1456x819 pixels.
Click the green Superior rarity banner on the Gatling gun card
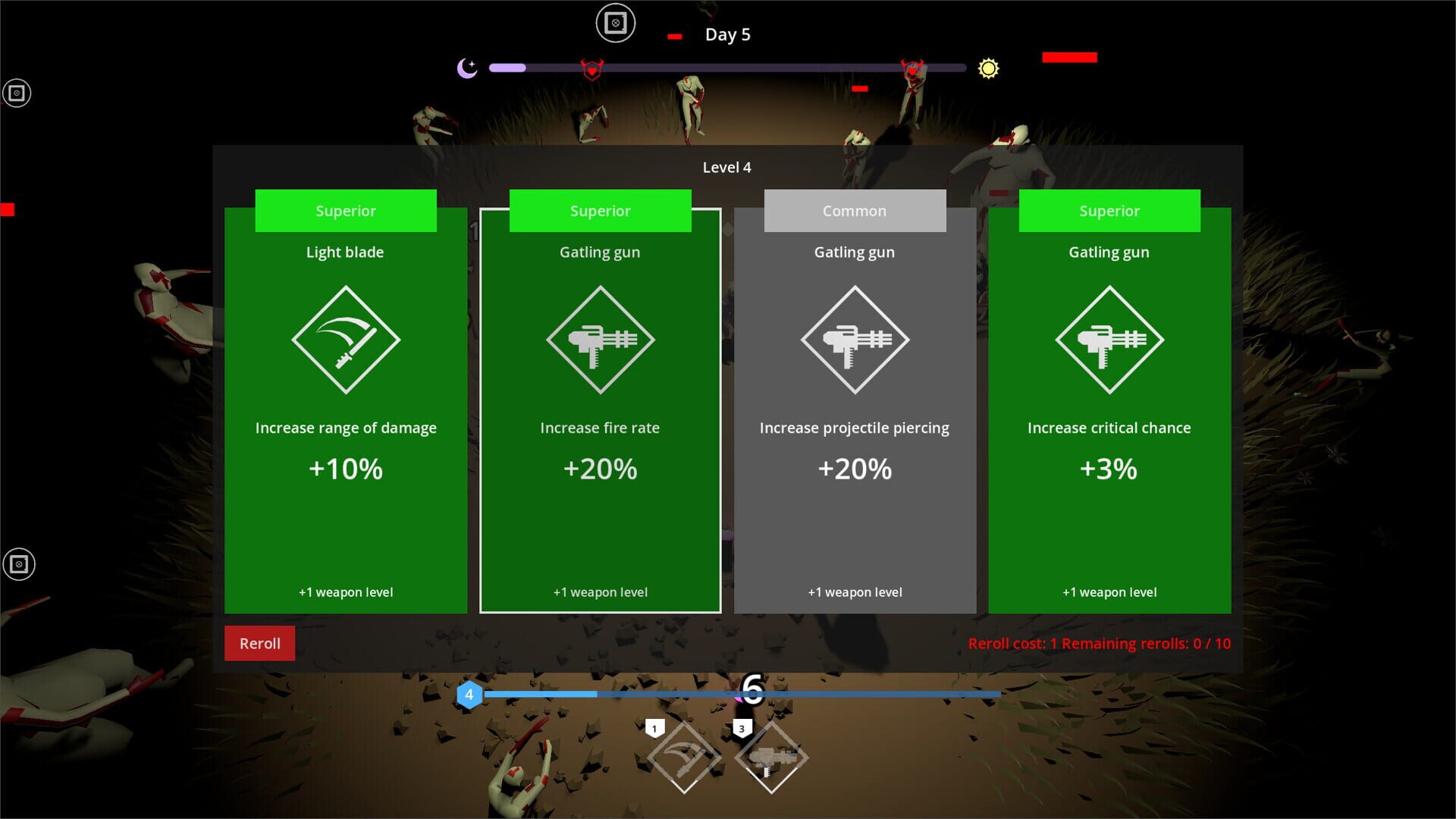600,210
